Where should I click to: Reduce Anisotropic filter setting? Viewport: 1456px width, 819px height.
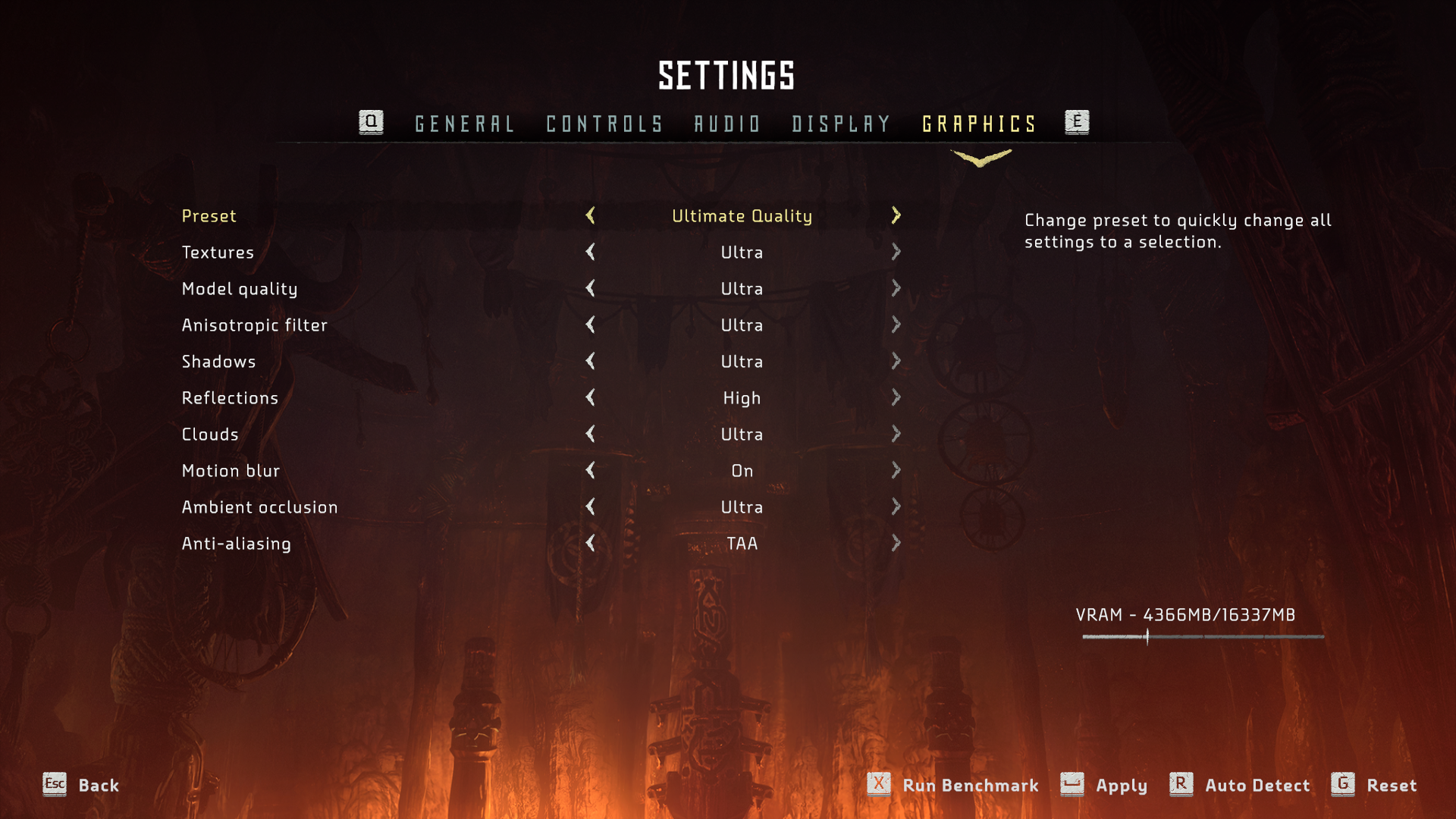591,325
